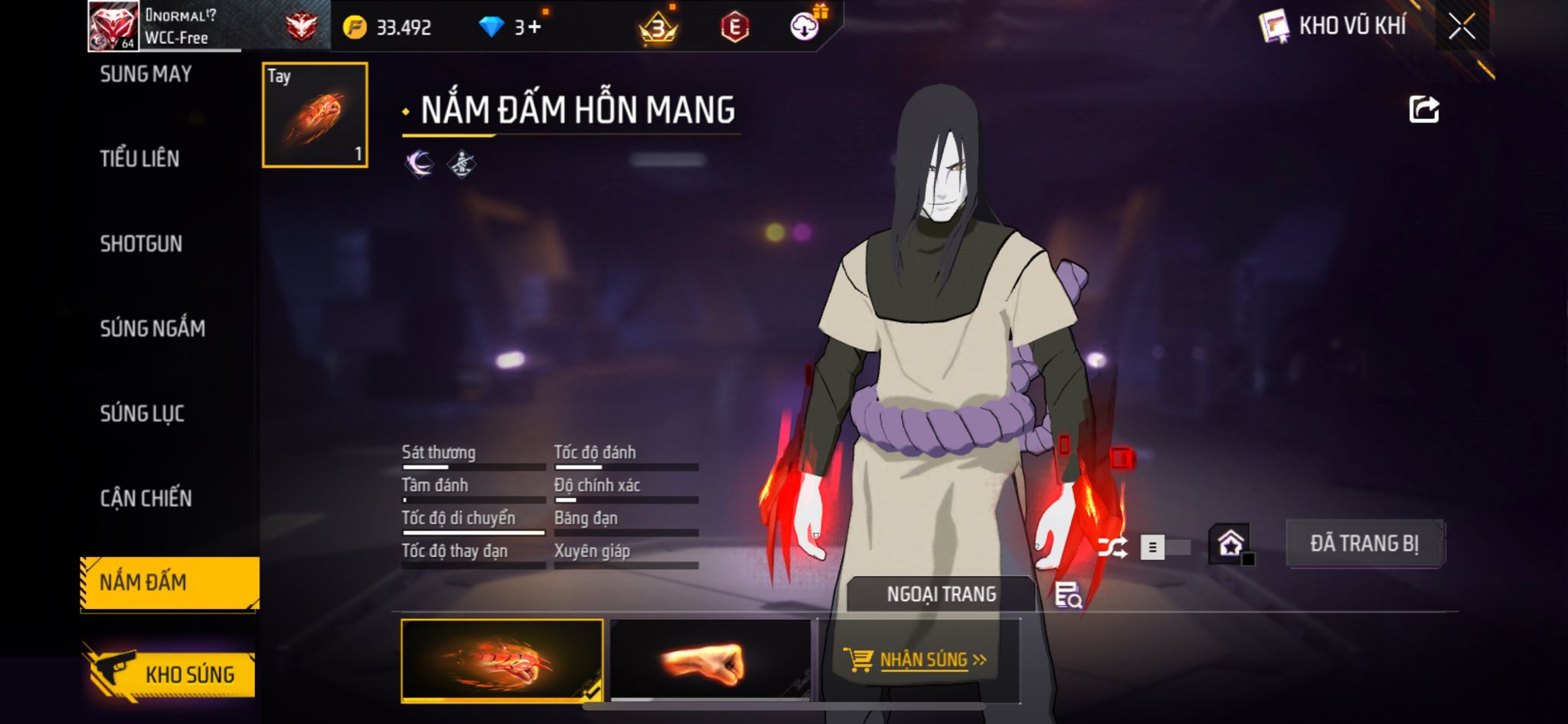The image size is (1568, 724).
Task: Open the TIỂU LIÊN weapon category
Action: [x=139, y=159]
